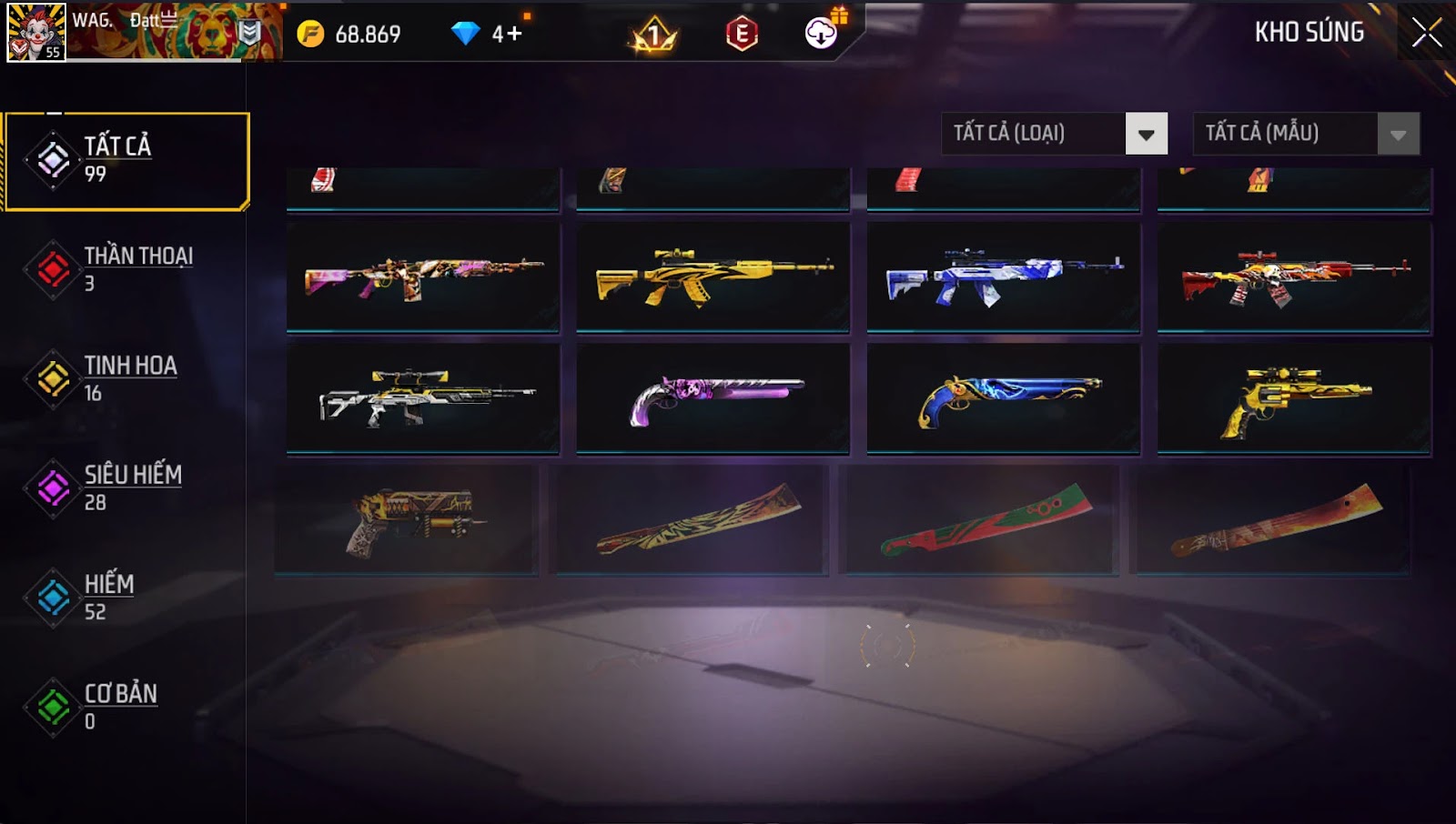1456x824 pixels.
Task: Select the yellow tiger-stripe assault rifle skin
Action: [x=713, y=276]
